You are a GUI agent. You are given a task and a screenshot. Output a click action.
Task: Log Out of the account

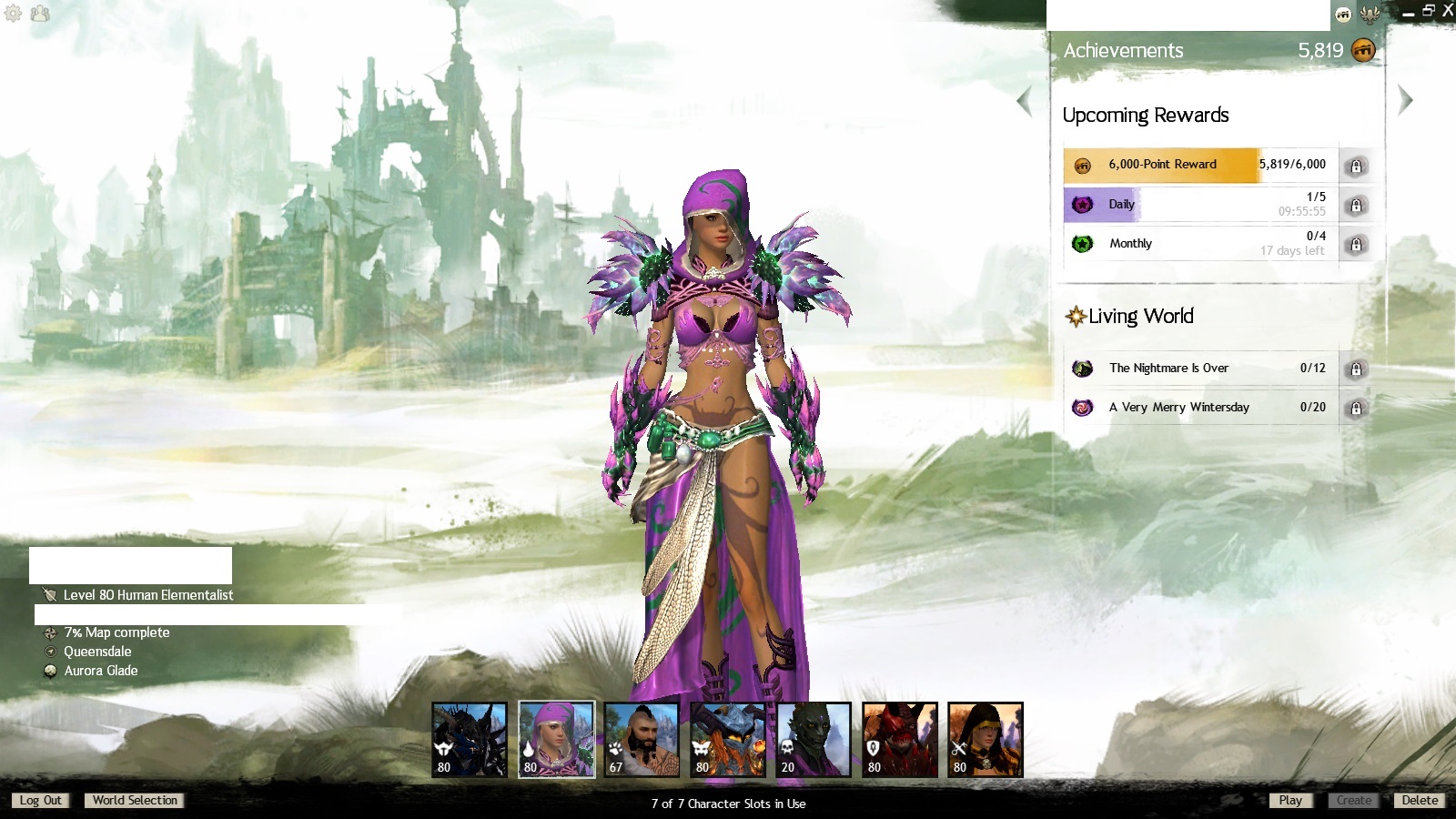coord(40,801)
